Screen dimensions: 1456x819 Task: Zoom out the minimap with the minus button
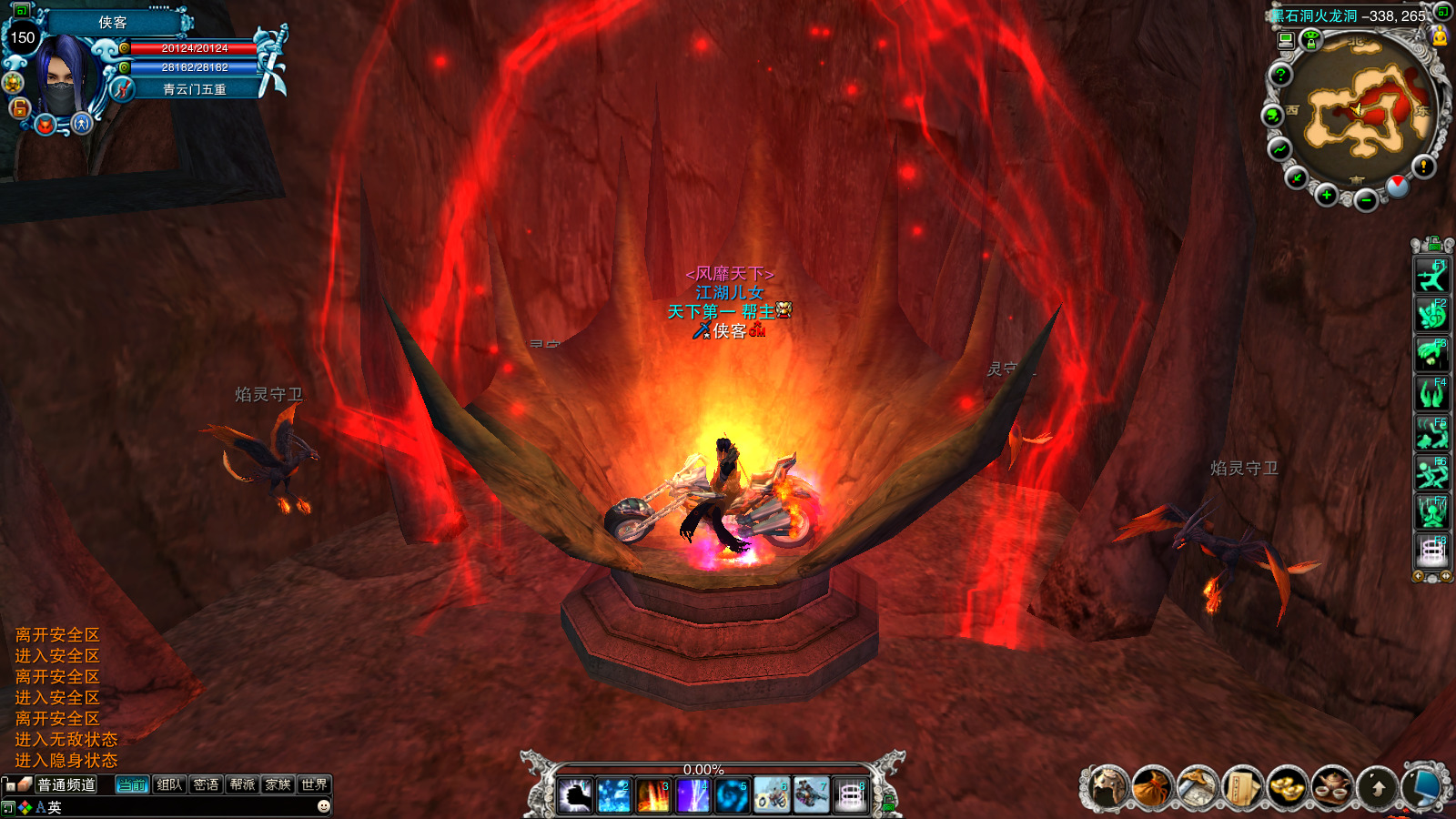point(1366,200)
